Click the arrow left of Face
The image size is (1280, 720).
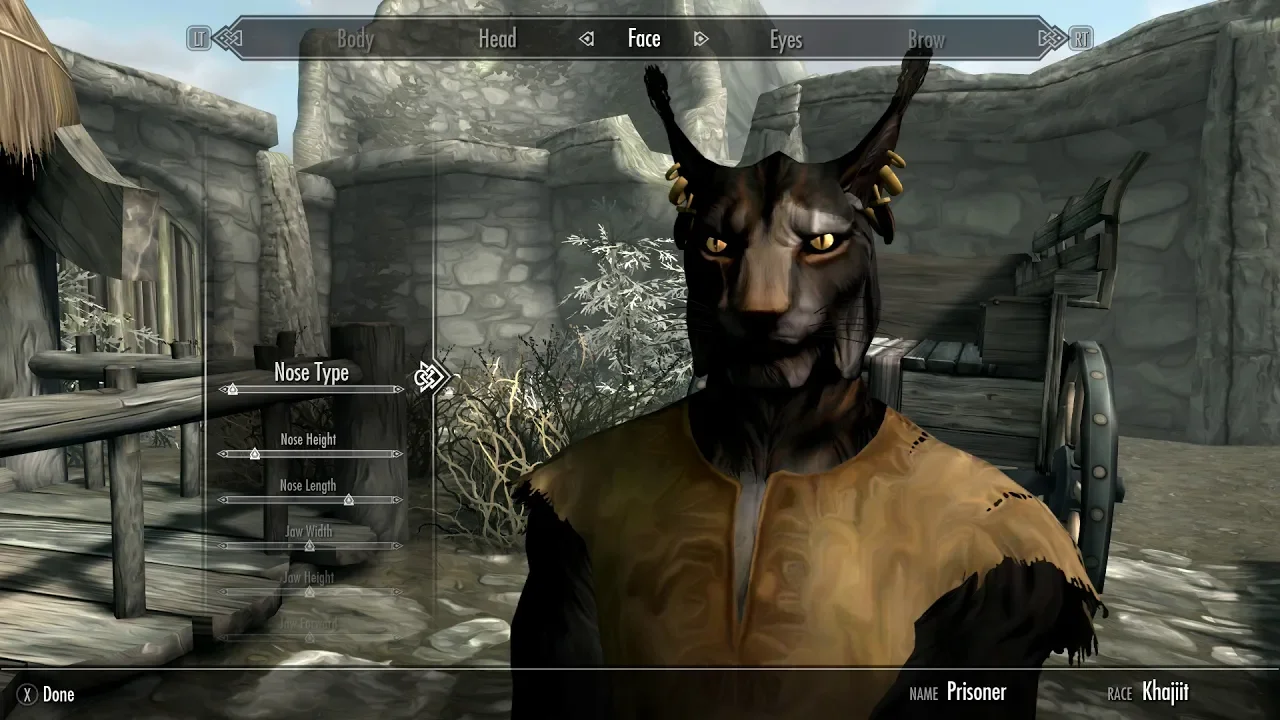point(587,39)
